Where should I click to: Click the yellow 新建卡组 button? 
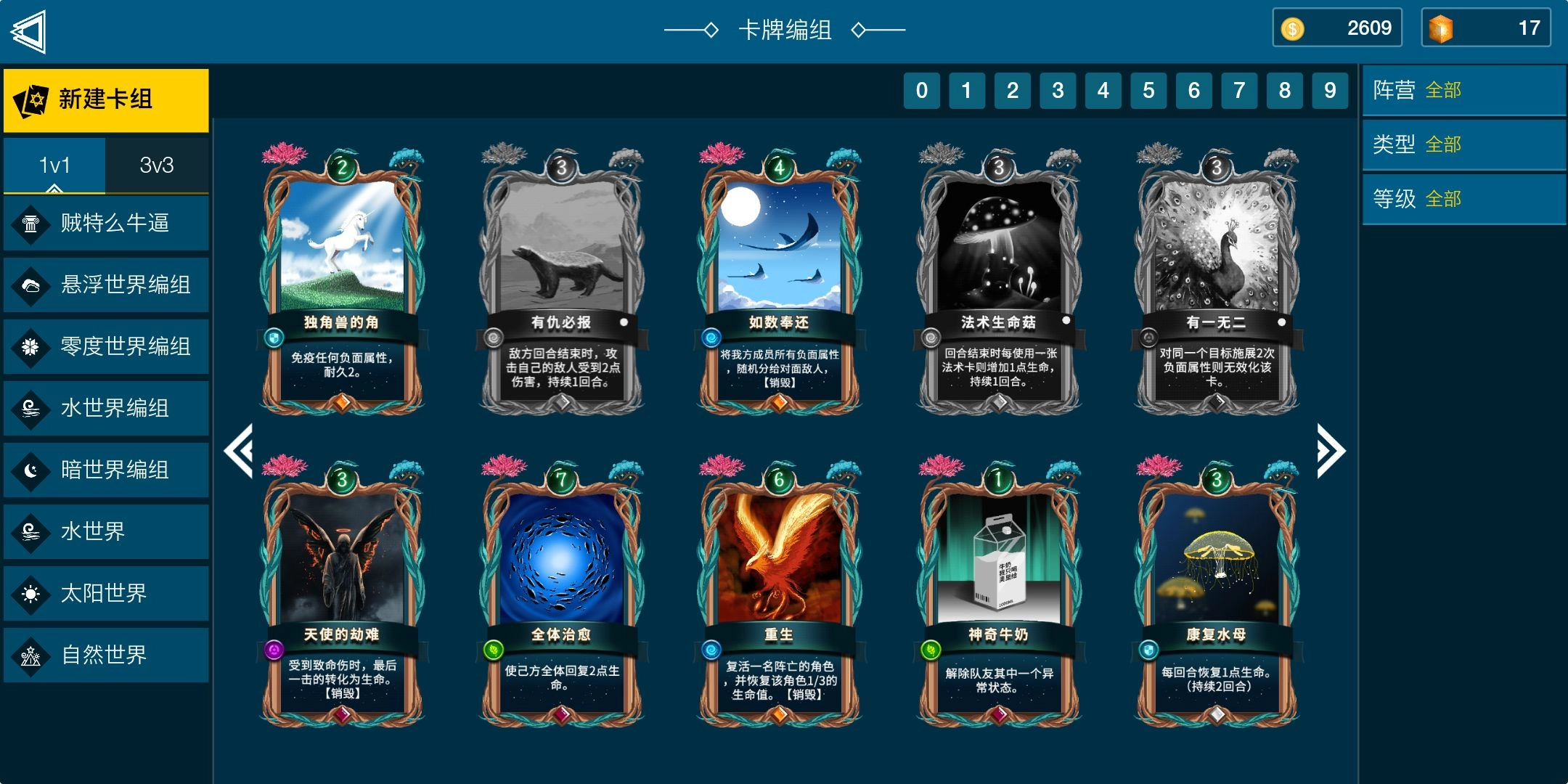(105, 99)
